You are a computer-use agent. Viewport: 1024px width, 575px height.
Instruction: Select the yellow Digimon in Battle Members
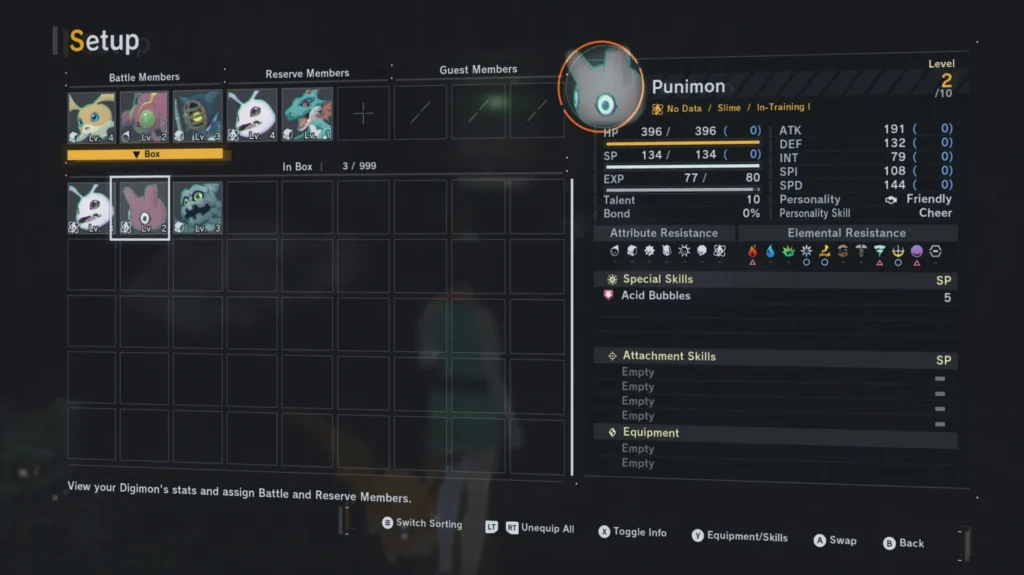tap(91, 116)
